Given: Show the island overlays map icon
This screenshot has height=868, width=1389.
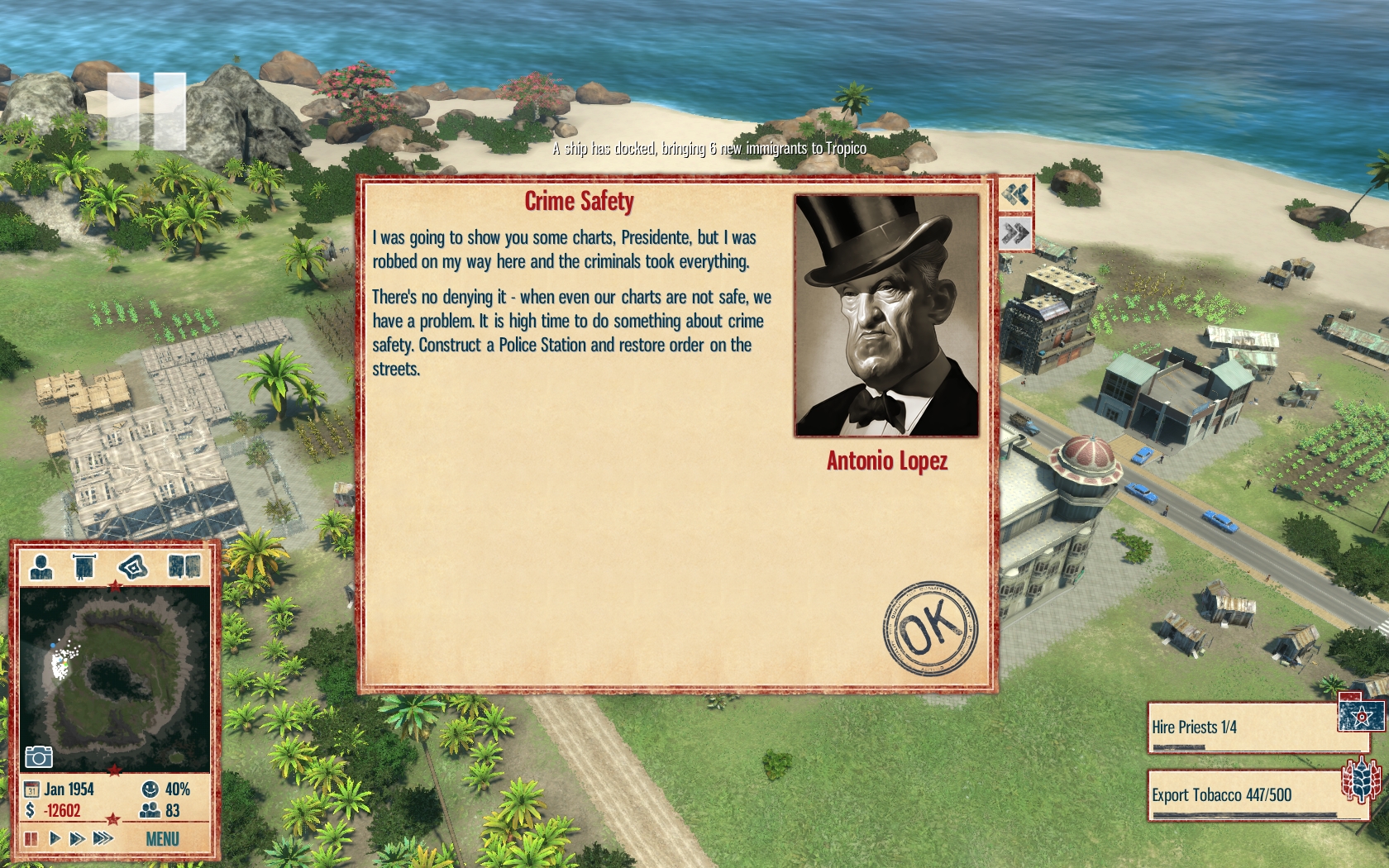Looking at the screenshot, I should (132, 567).
